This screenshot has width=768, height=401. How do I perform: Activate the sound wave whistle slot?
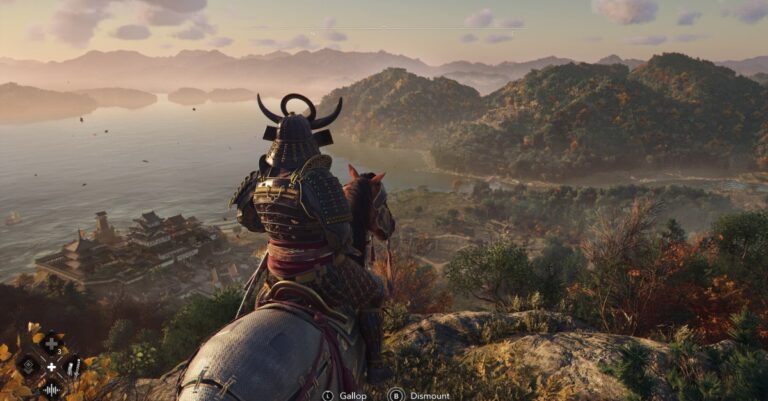pos(51,390)
